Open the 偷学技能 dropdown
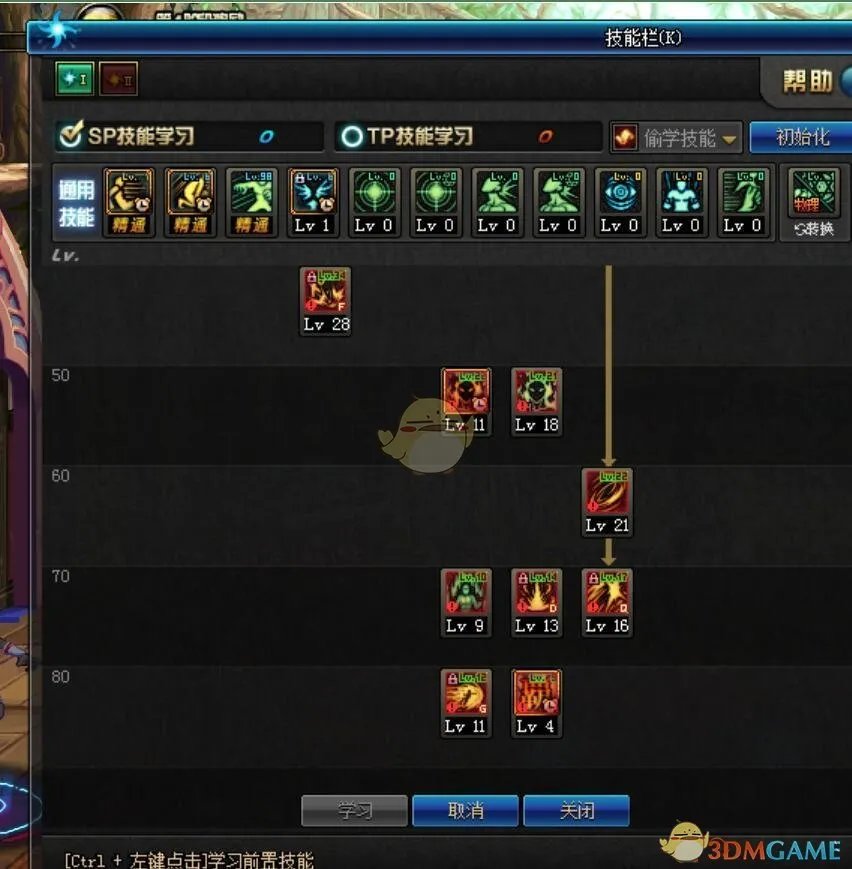This screenshot has height=869, width=852. tap(676, 138)
